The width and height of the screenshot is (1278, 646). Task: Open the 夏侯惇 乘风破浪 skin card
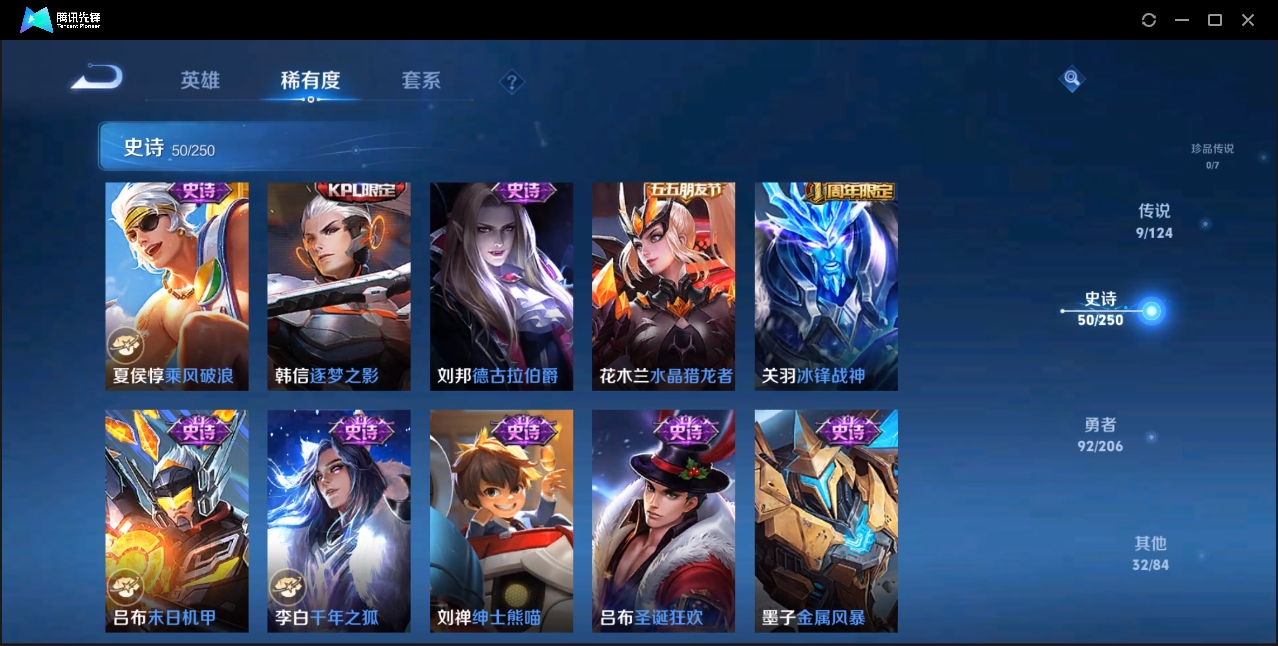click(177, 286)
